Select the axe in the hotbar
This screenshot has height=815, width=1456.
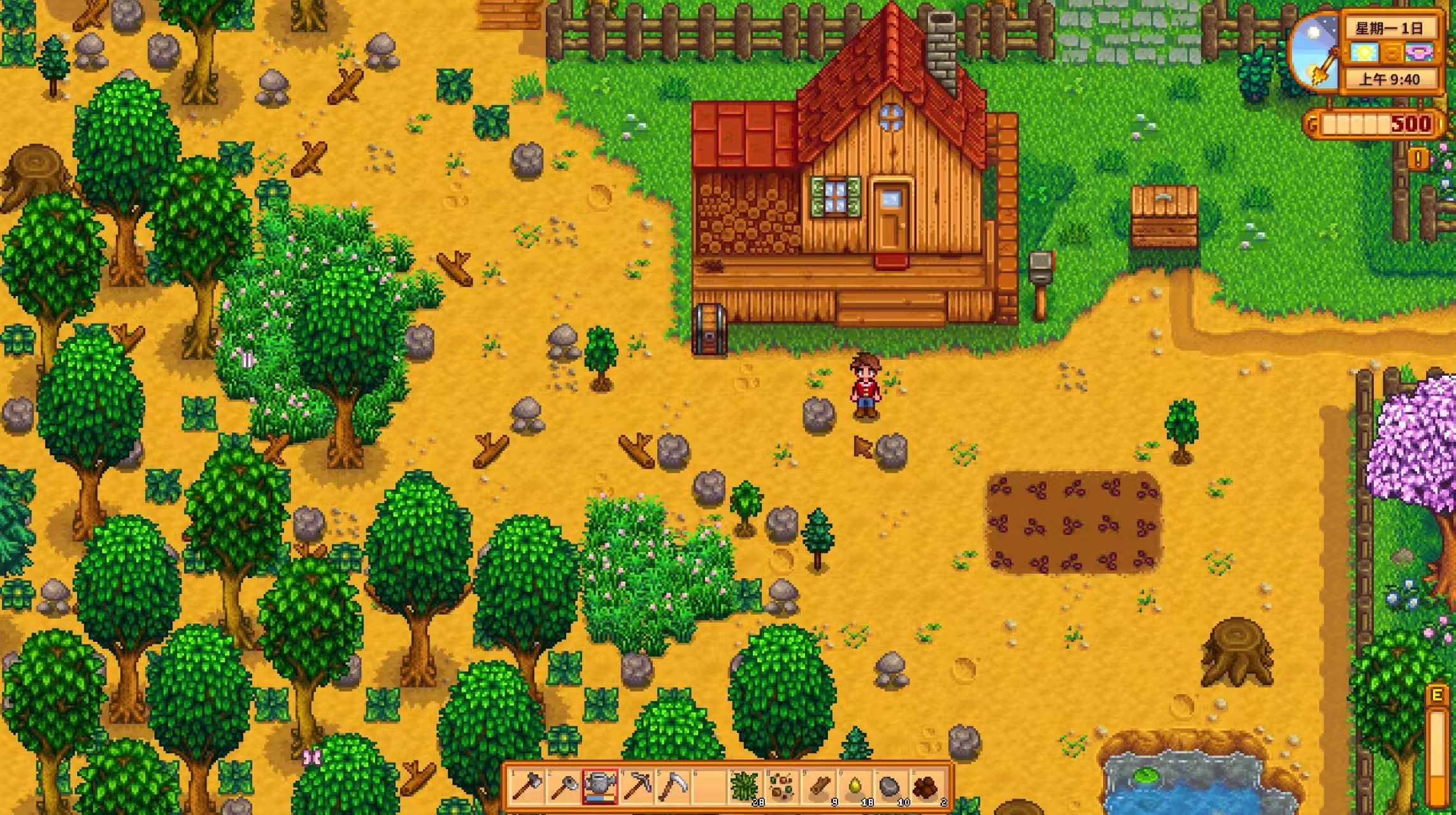(x=528, y=787)
